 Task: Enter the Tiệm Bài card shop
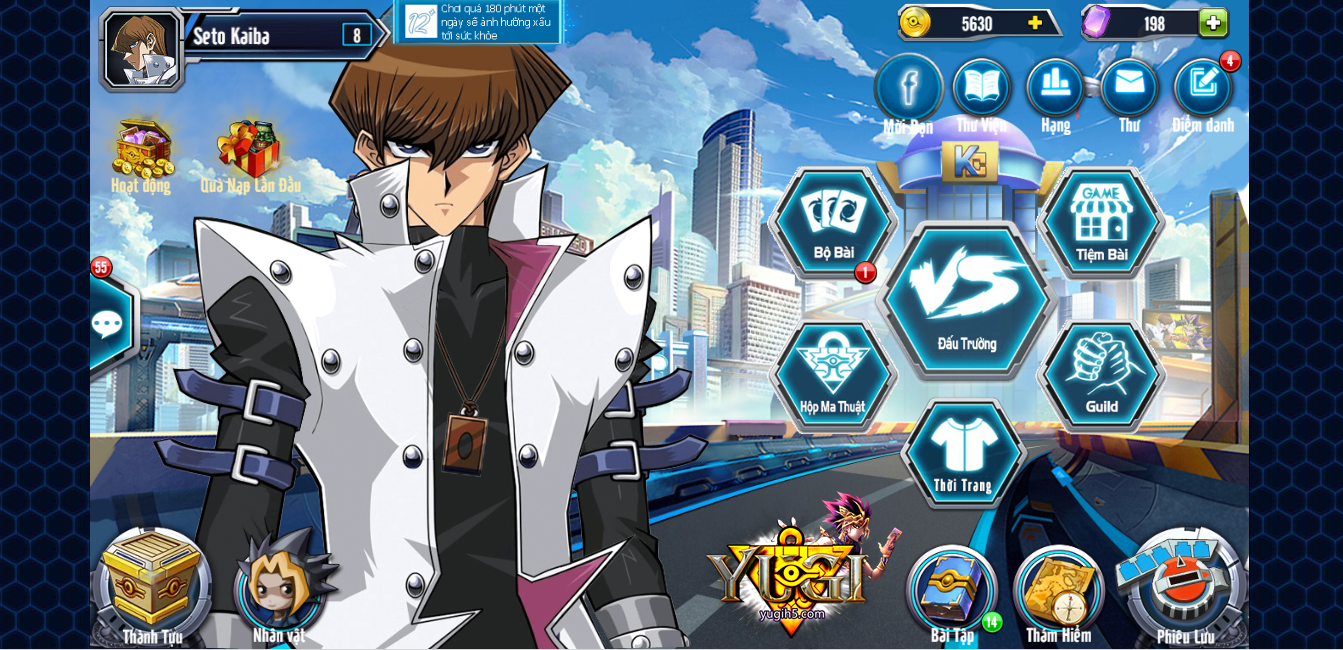(x=1101, y=222)
